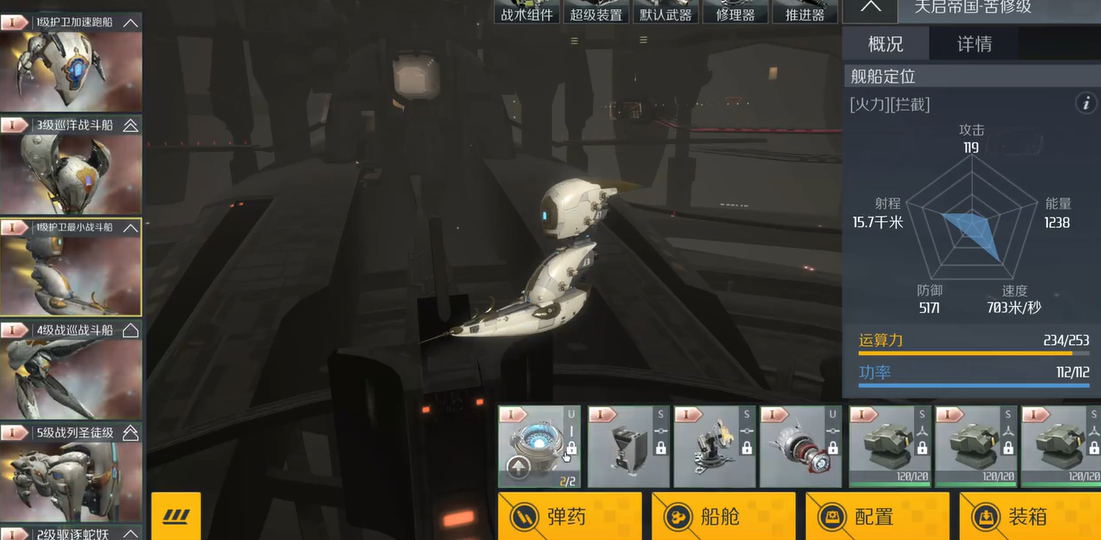Switch to the 概况 tab
The height and width of the screenshot is (540, 1101).
[885, 44]
